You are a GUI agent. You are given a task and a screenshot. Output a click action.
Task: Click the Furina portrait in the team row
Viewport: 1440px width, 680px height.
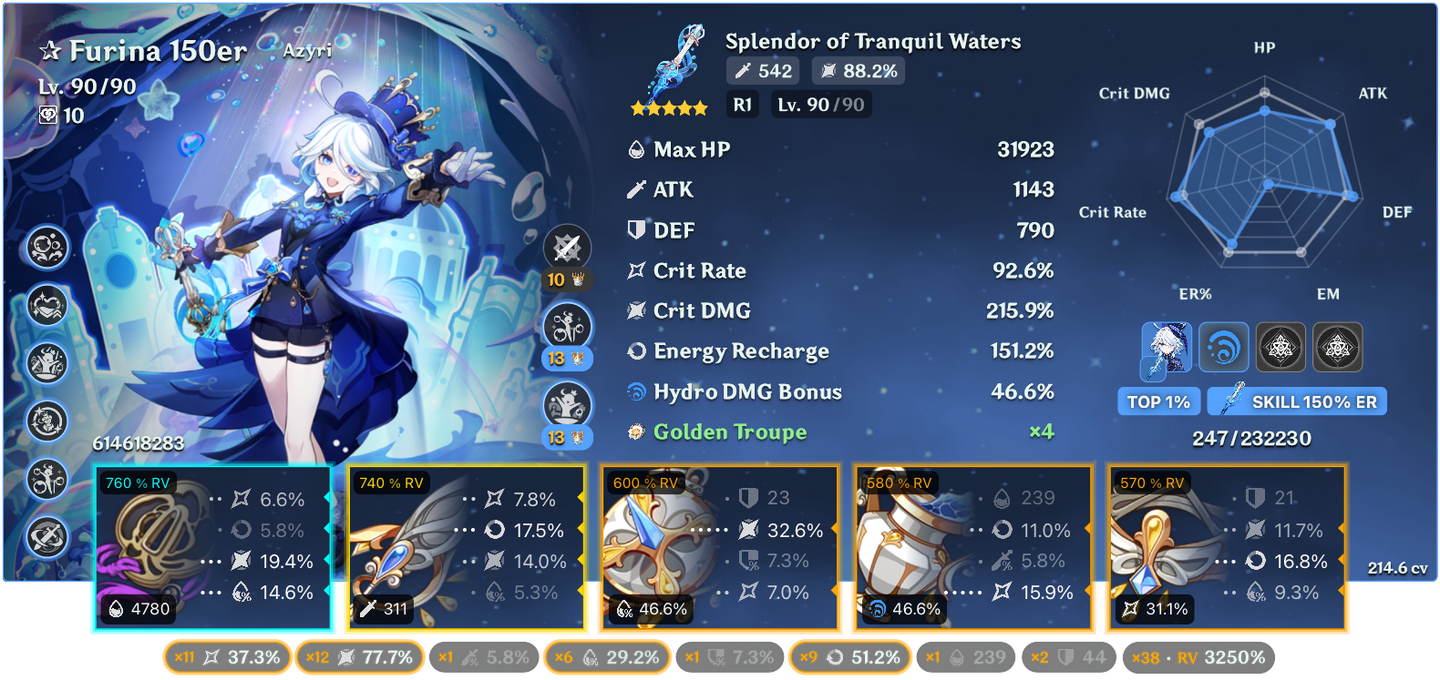[1166, 348]
